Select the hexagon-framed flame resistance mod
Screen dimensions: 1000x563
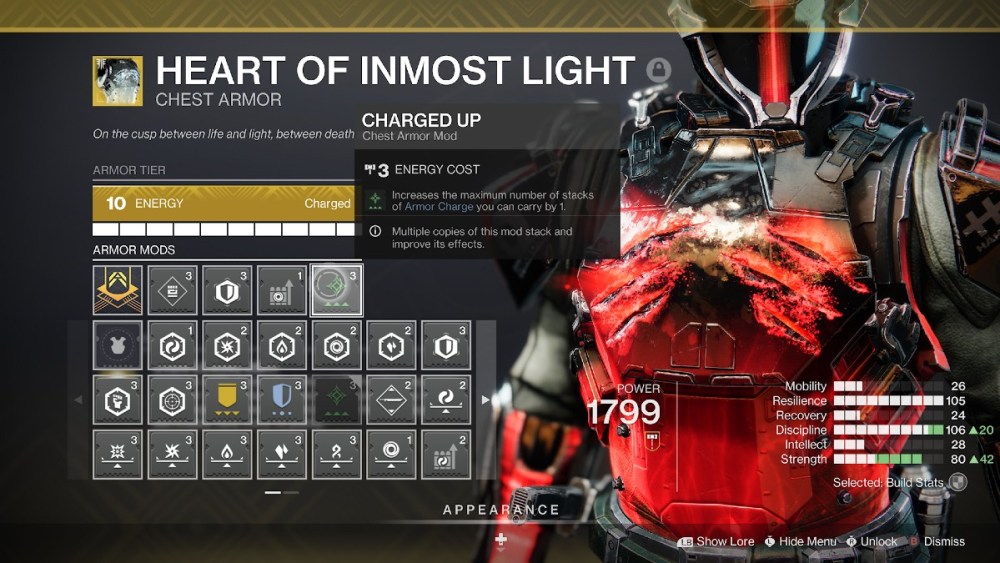pyautogui.click(x=281, y=345)
